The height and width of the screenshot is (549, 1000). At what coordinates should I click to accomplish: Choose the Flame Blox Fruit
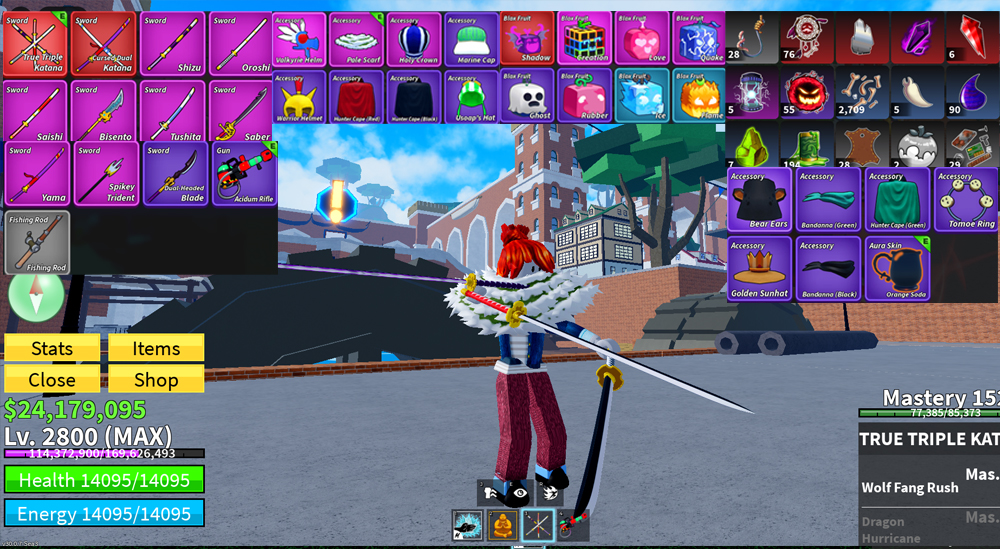[x=700, y=96]
